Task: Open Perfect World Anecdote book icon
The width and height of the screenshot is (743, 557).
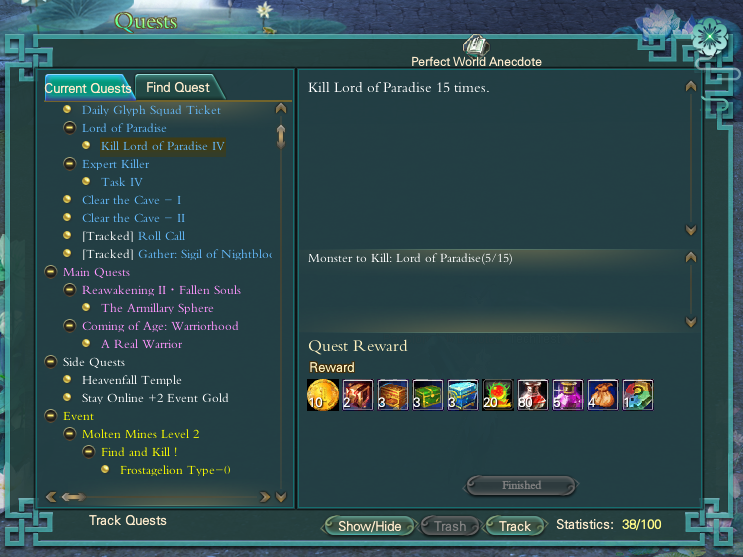Action: (x=475, y=45)
